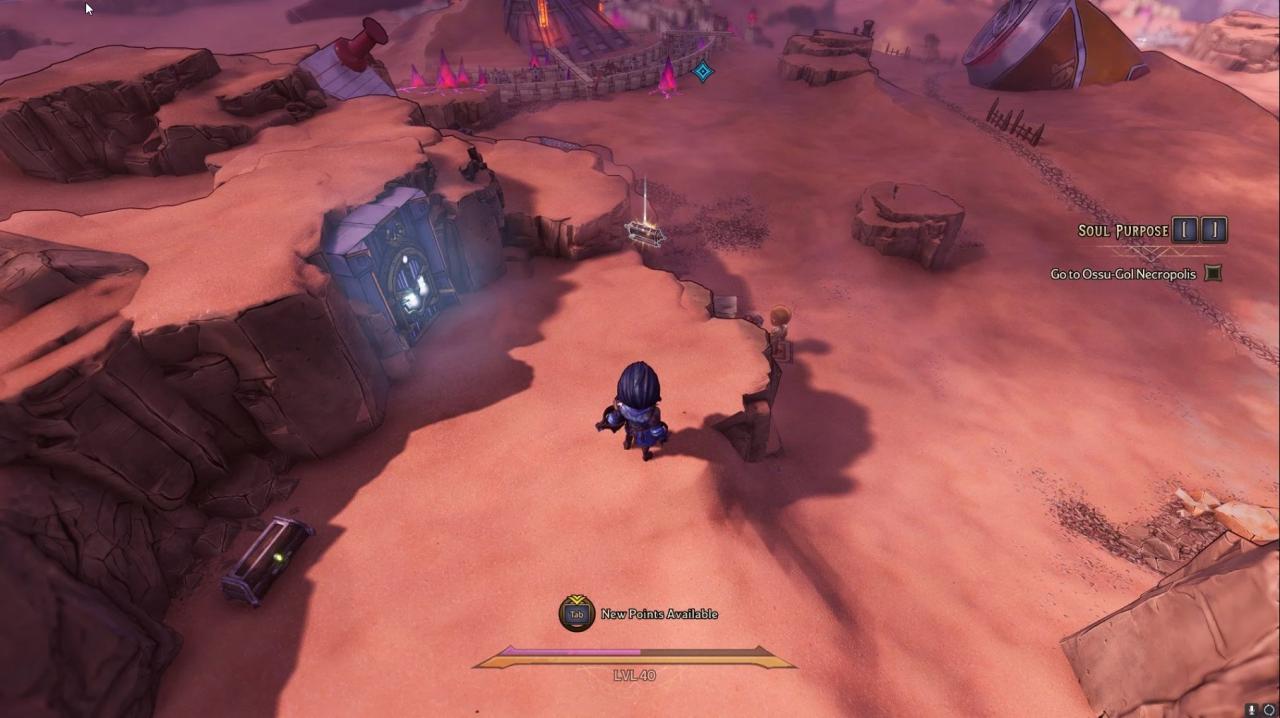Select the teal diamond waypoint marker
The image size is (1280, 718).
tap(703, 71)
